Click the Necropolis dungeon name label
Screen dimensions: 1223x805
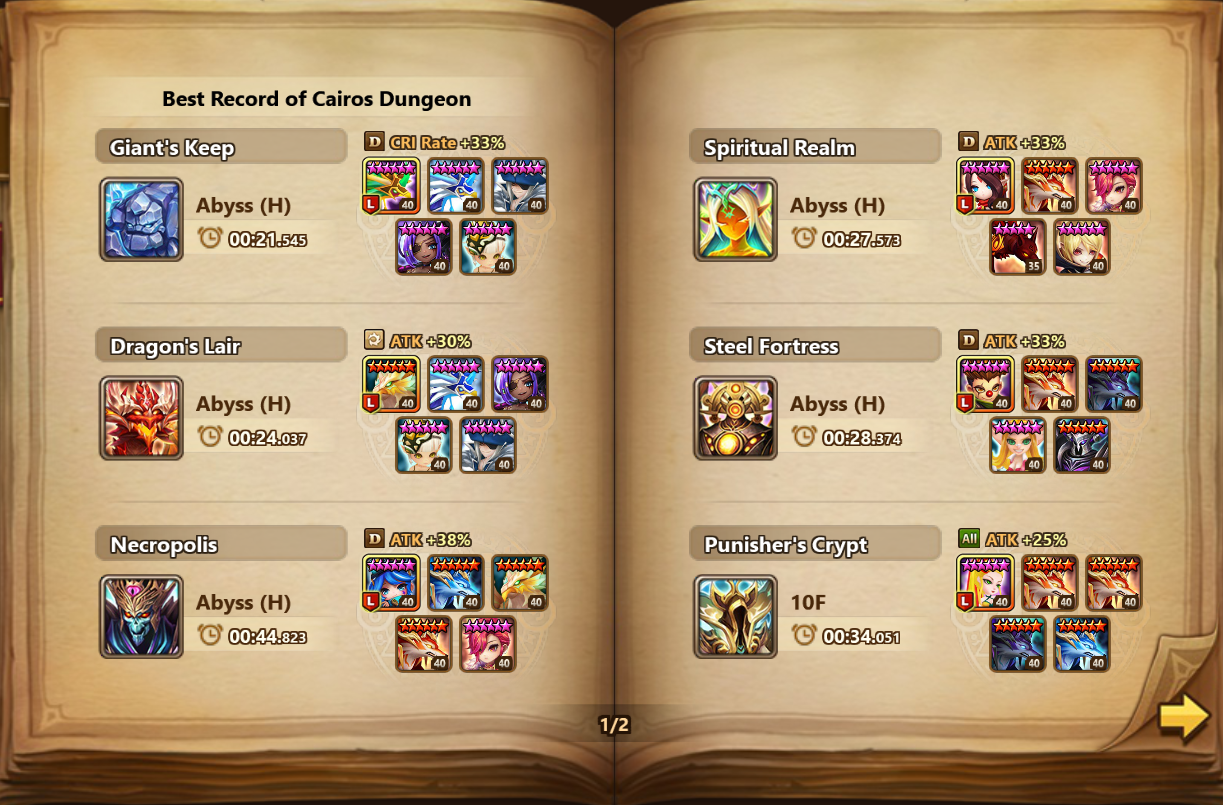click(164, 545)
